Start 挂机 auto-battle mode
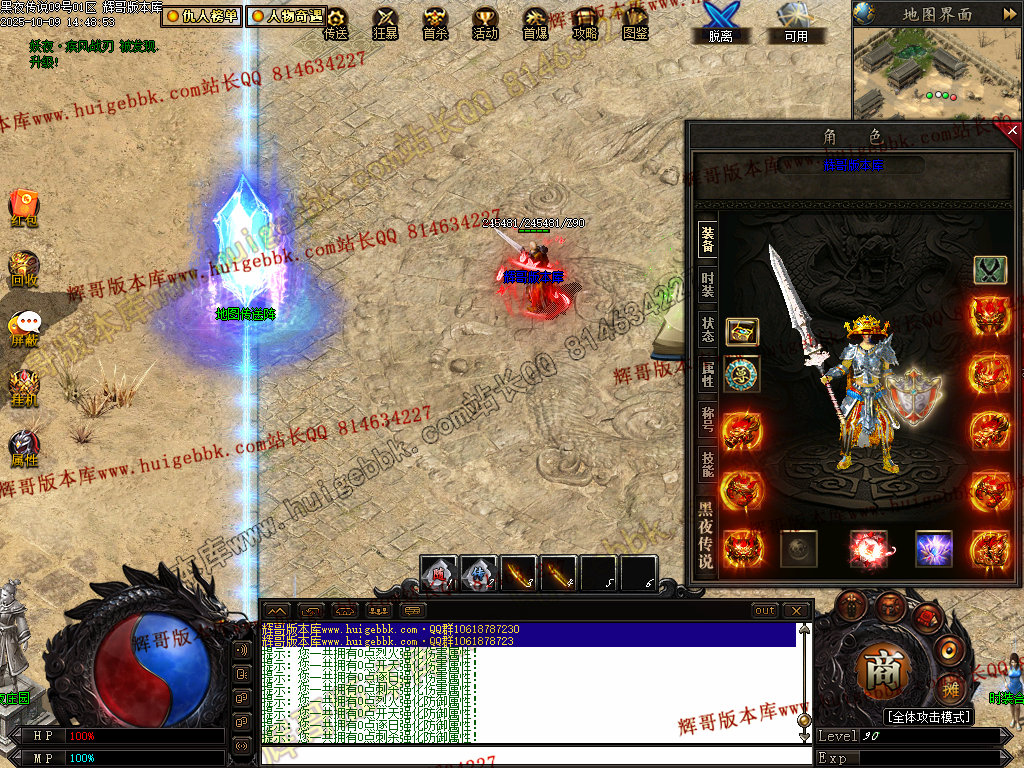This screenshot has width=1024, height=768. click(x=24, y=387)
